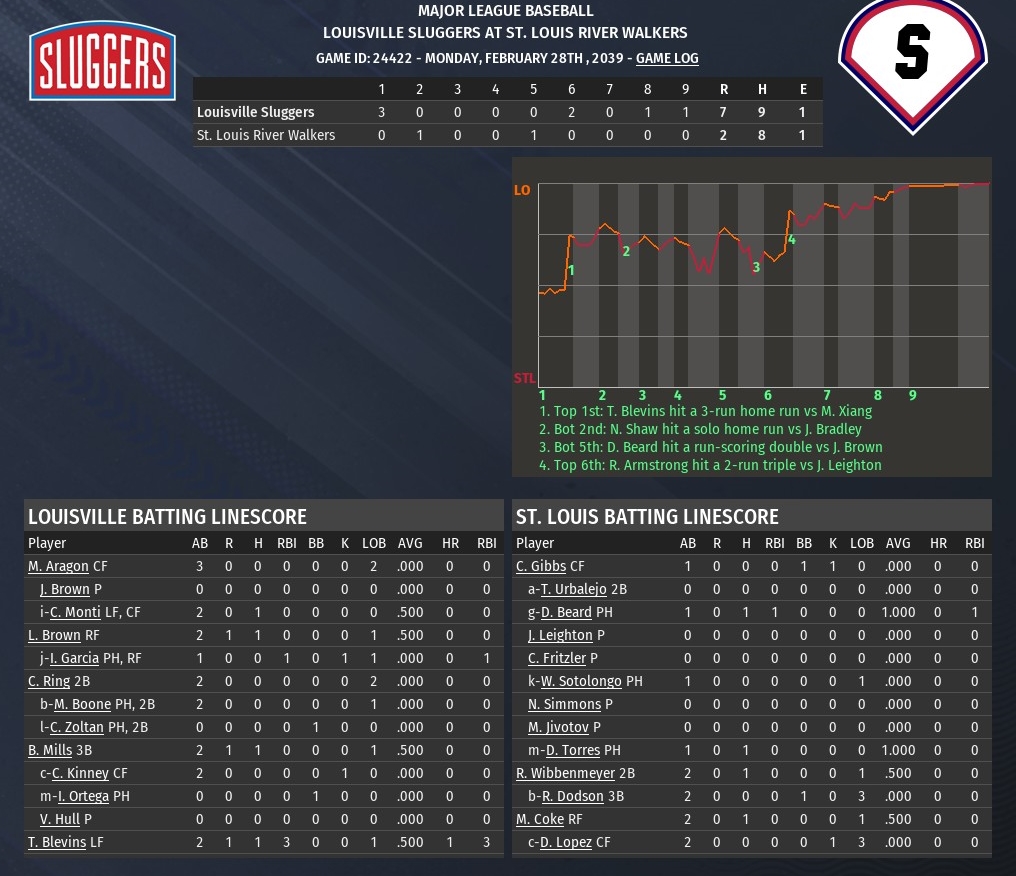Open M. Aragon's player page
Image resolution: width=1016 pixels, height=876 pixels.
coord(58,566)
